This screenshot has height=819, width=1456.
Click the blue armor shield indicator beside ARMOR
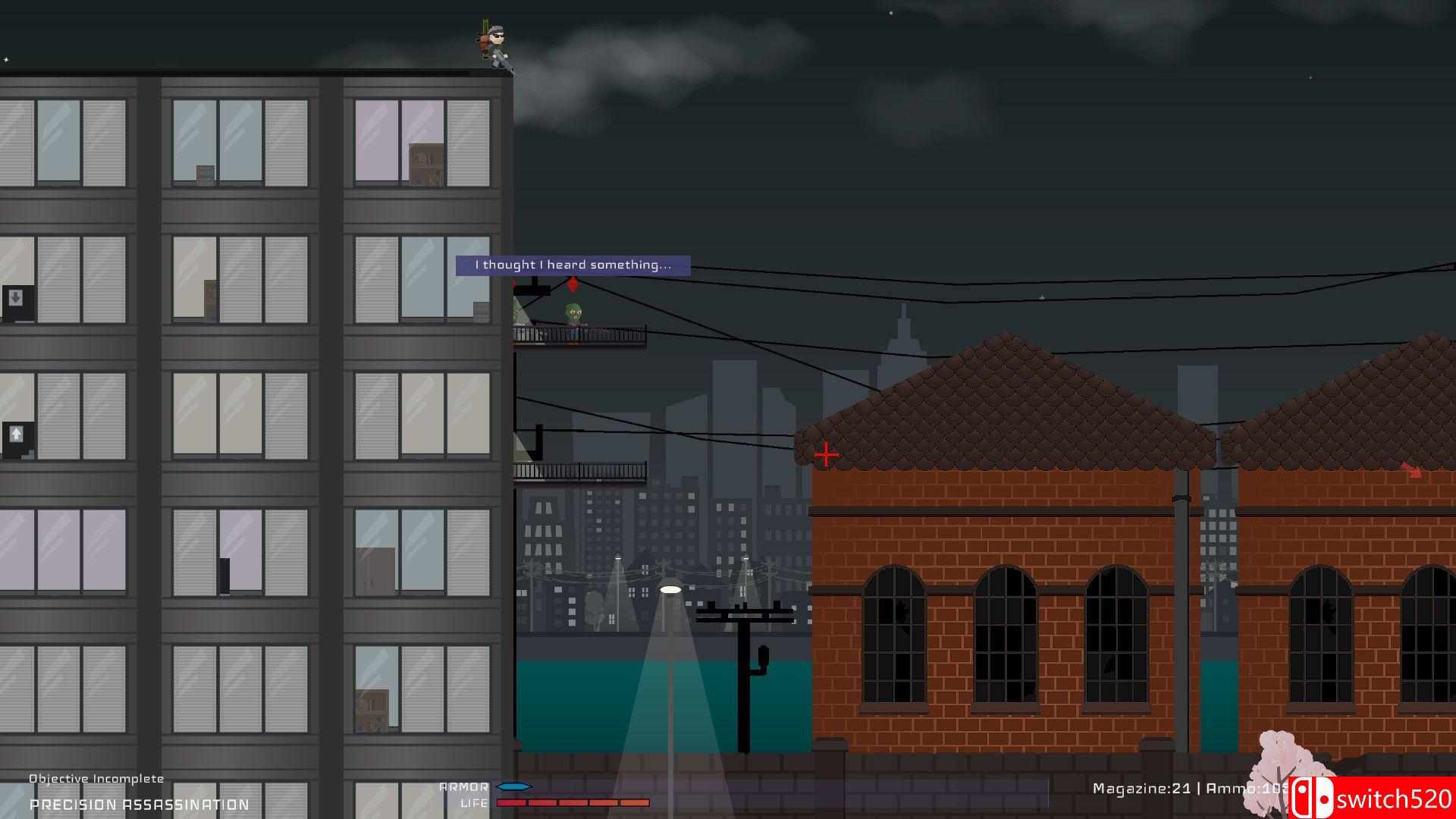pyautogui.click(x=513, y=786)
